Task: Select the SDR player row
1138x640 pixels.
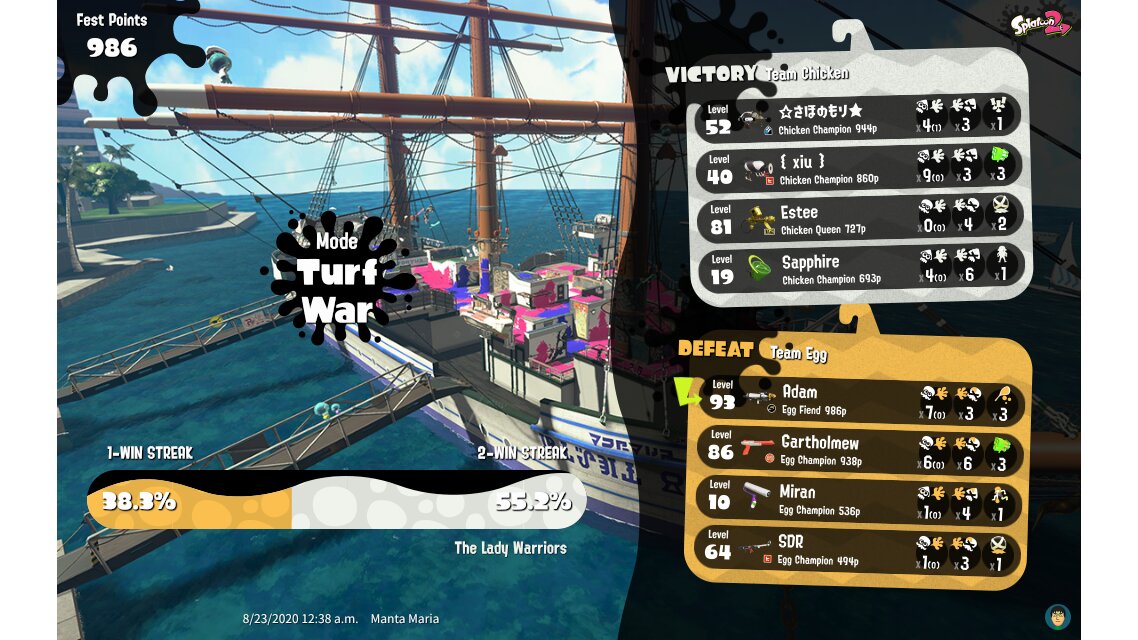Action: click(x=860, y=550)
